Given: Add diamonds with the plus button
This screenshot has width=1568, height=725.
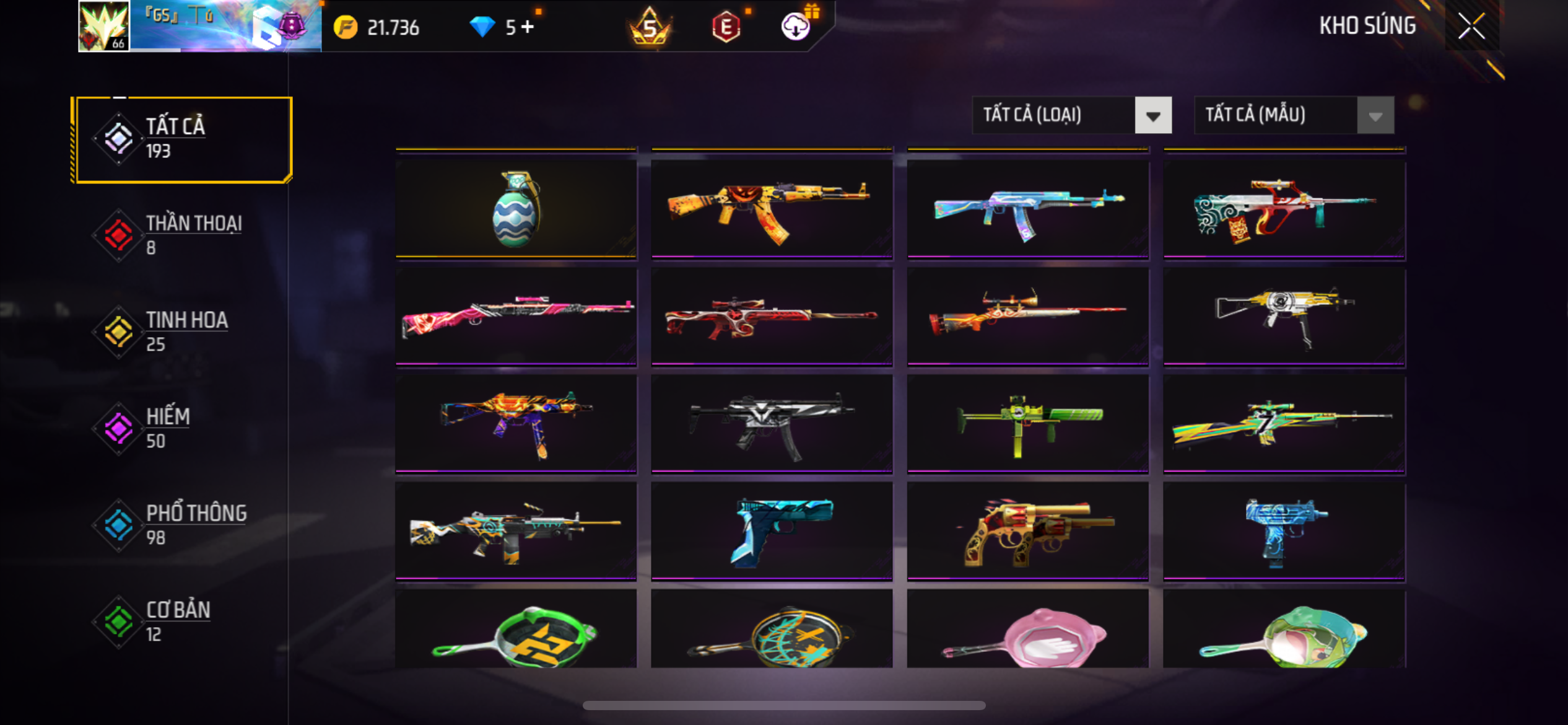Looking at the screenshot, I should coord(528,27).
